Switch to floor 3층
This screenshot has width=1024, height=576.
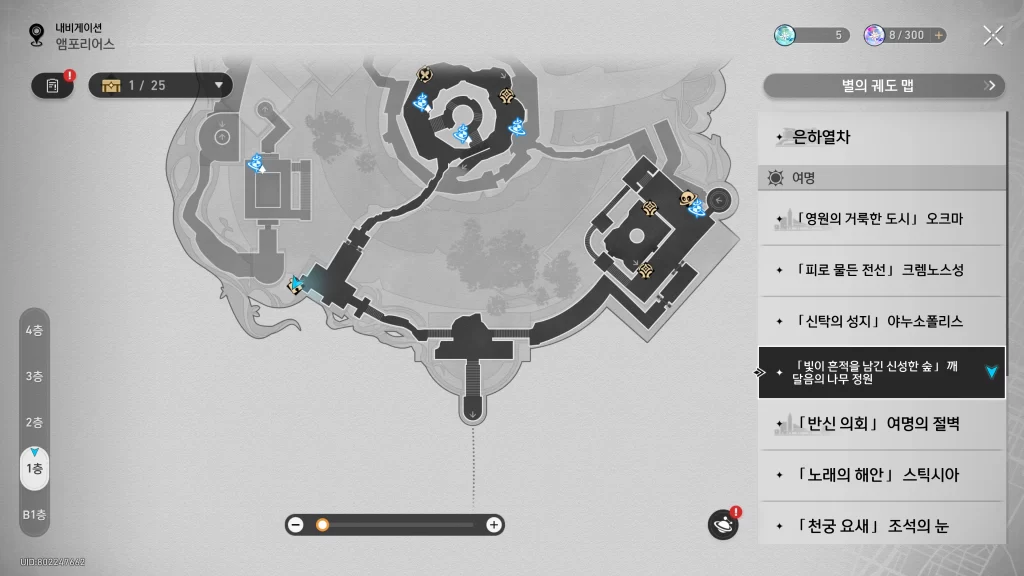(34, 376)
